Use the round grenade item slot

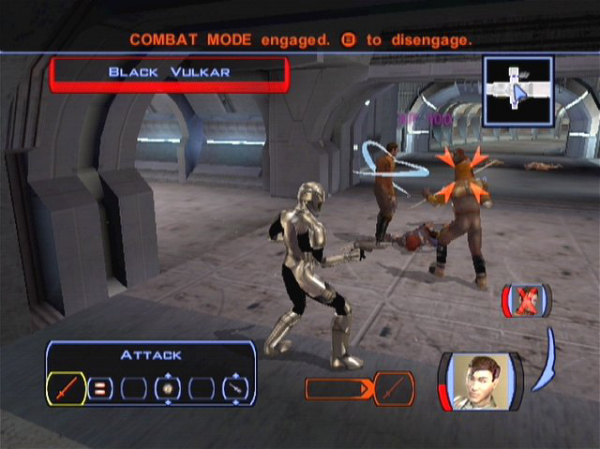[x=166, y=388]
